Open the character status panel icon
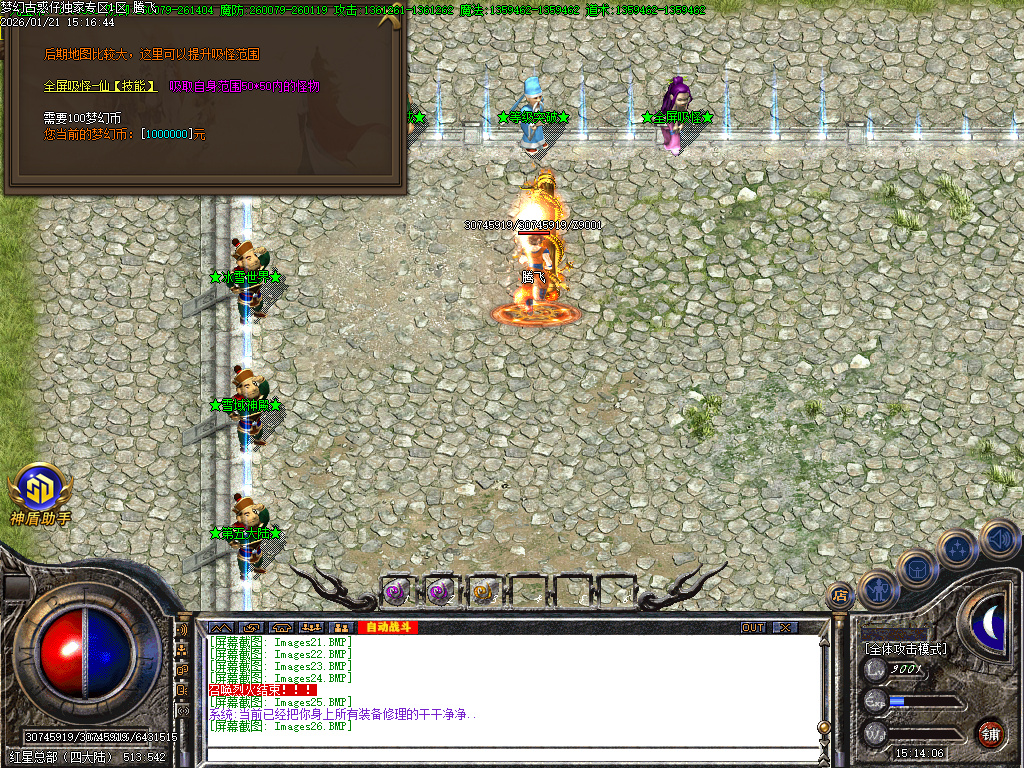 tap(879, 589)
